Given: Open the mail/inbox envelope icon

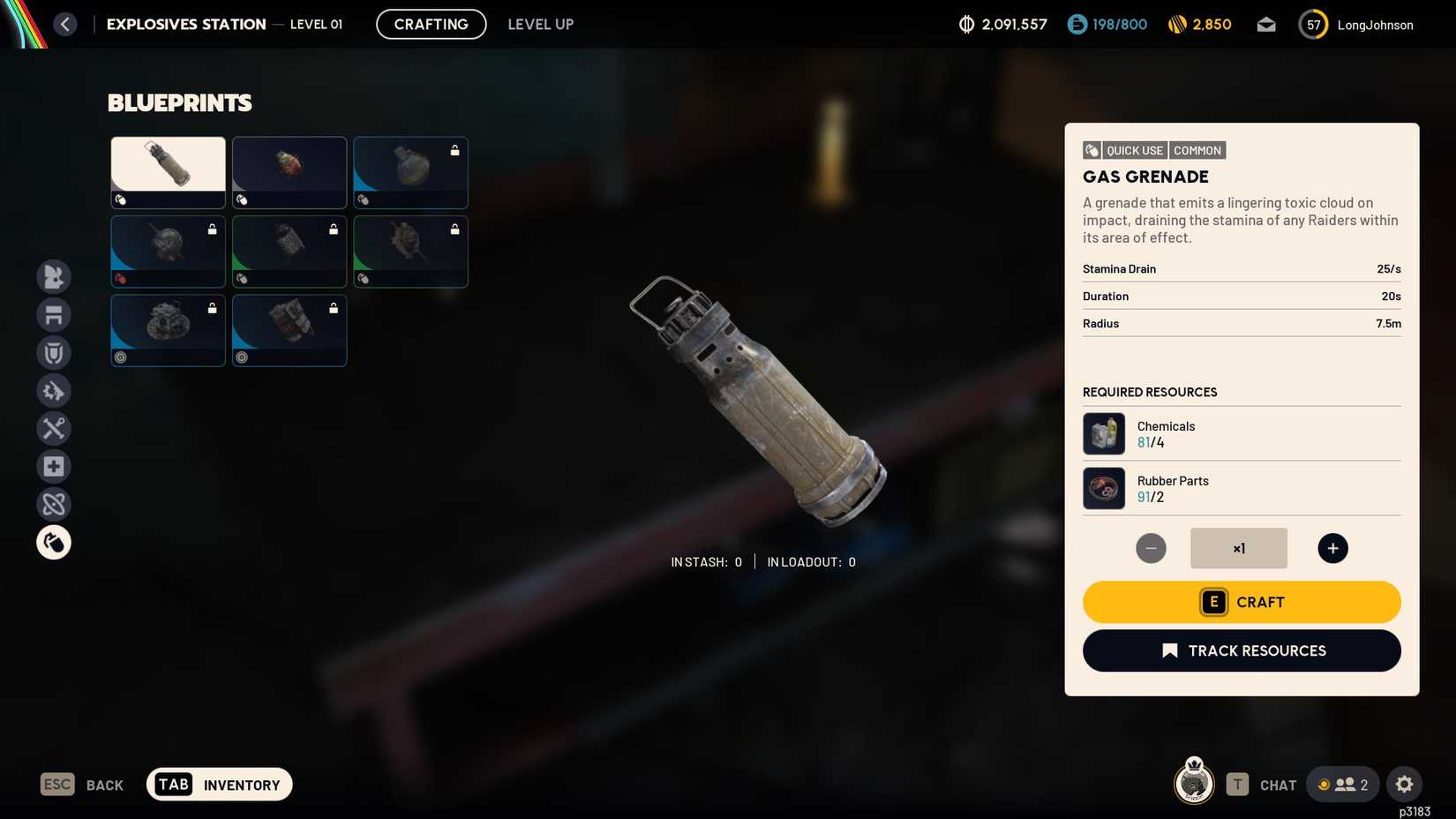Looking at the screenshot, I should tap(1266, 25).
